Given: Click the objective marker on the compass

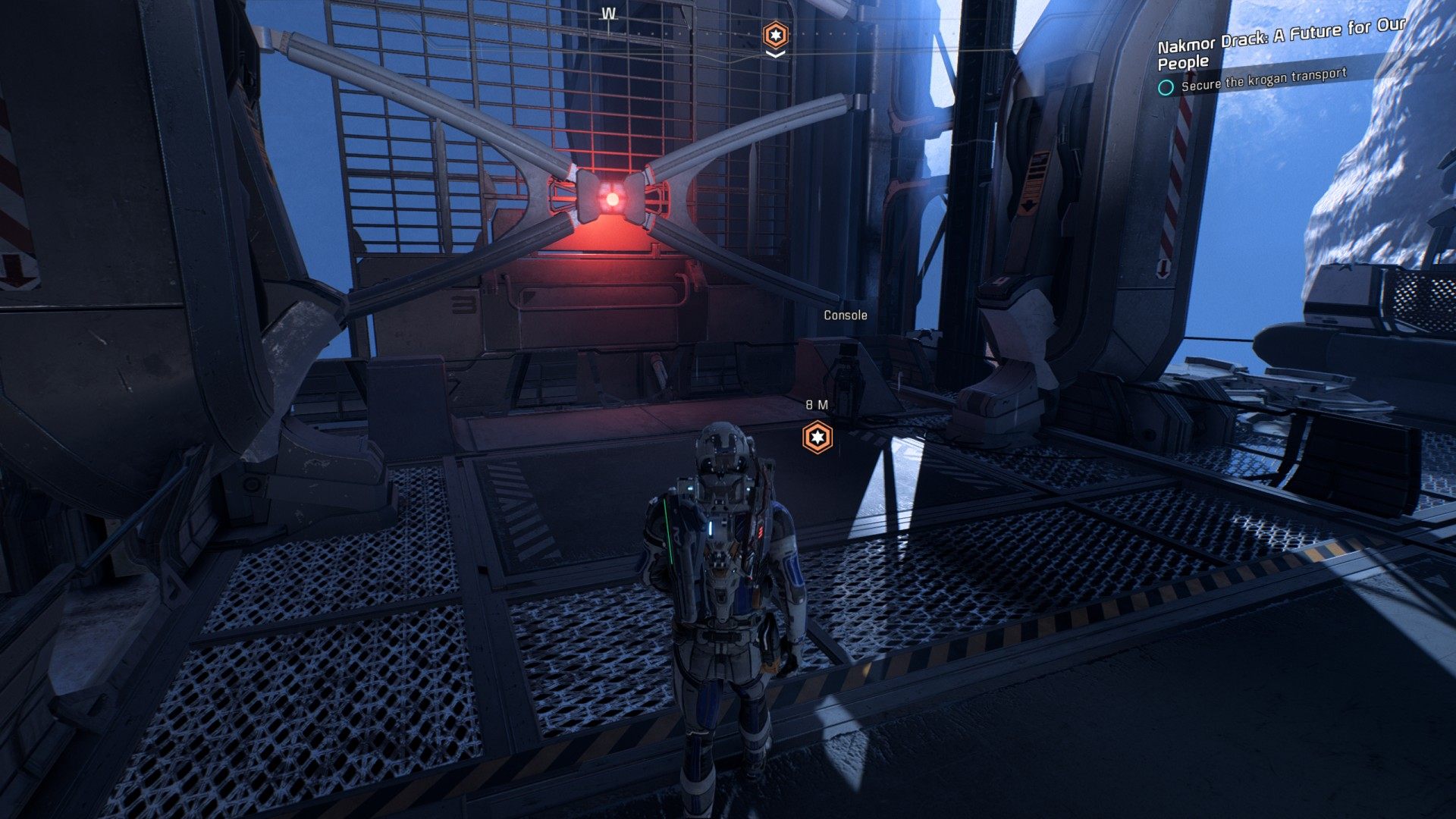Looking at the screenshot, I should 775,35.
